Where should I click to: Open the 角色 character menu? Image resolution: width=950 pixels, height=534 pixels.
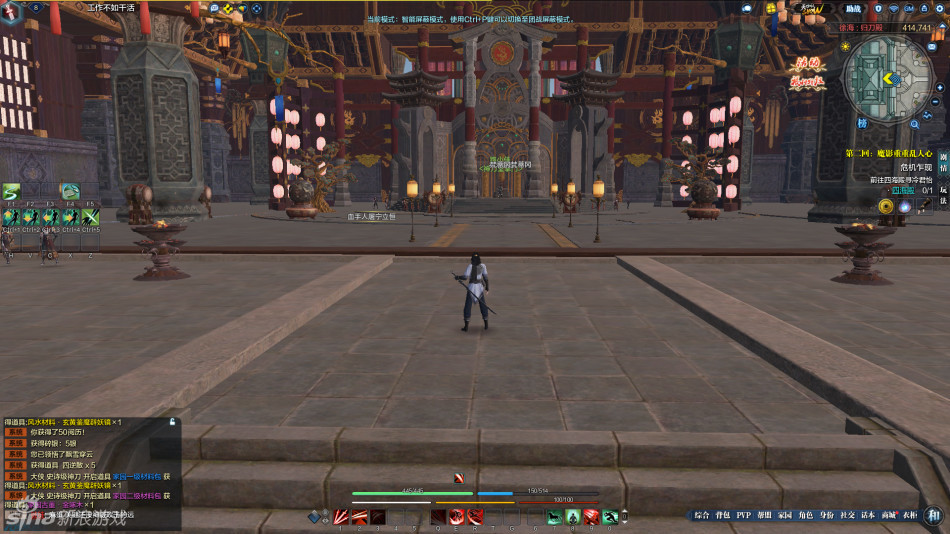pyautogui.click(x=805, y=516)
